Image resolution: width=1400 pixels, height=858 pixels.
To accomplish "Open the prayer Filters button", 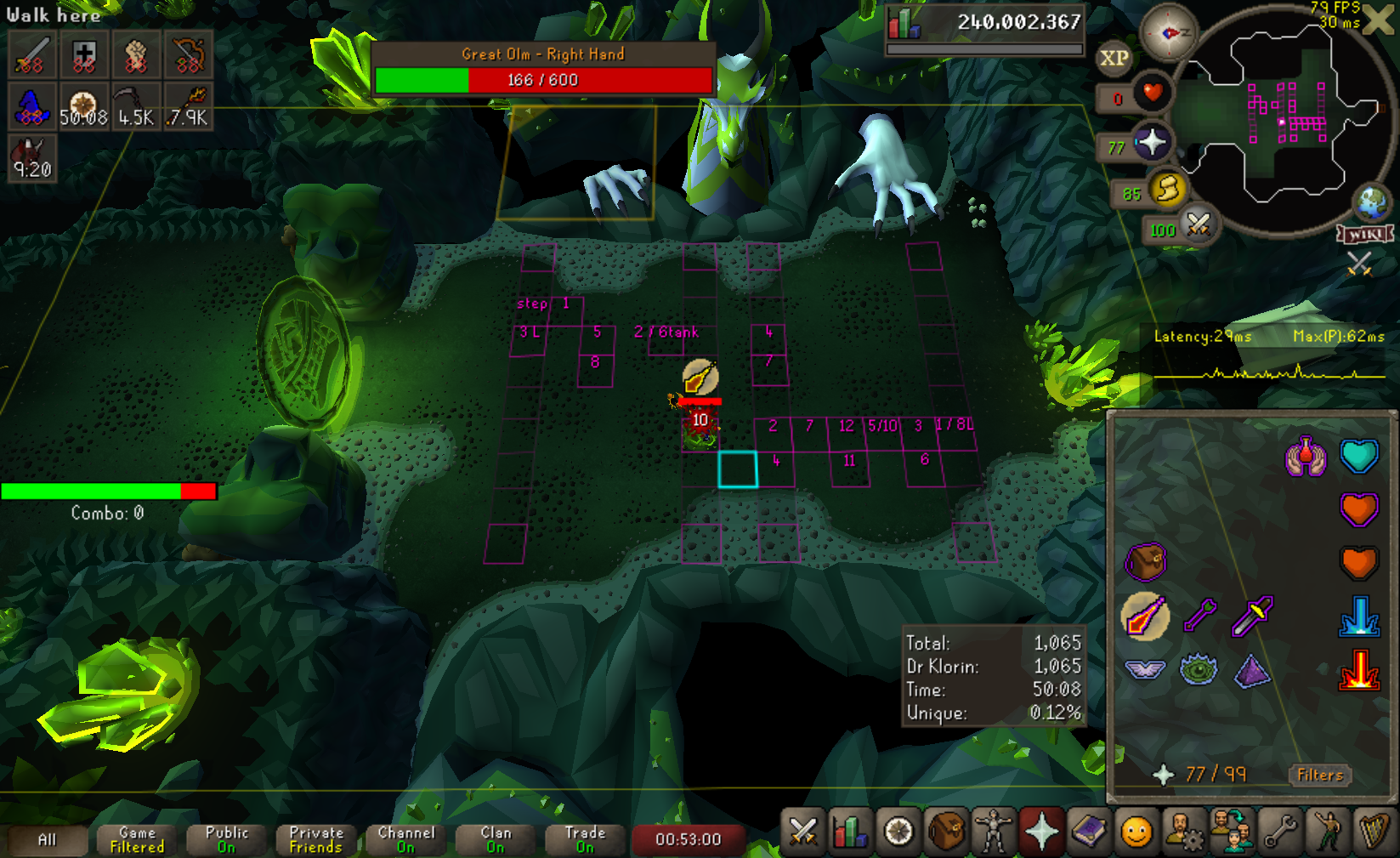I will [x=1319, y=775].
